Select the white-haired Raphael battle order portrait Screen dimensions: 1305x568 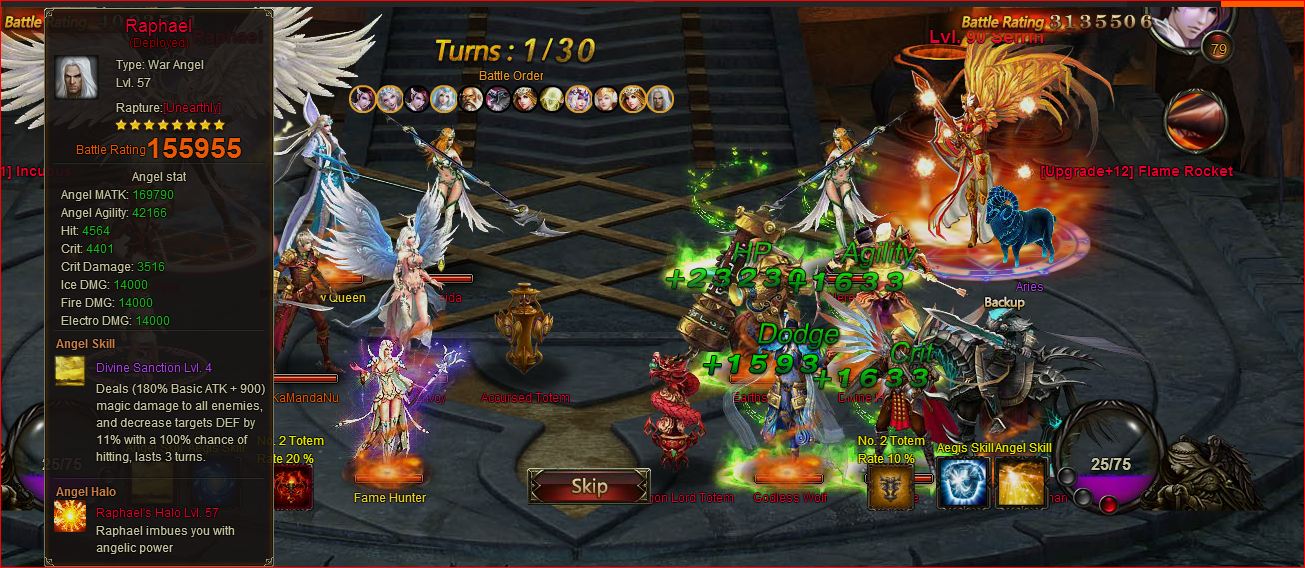[x=659, y=99]
